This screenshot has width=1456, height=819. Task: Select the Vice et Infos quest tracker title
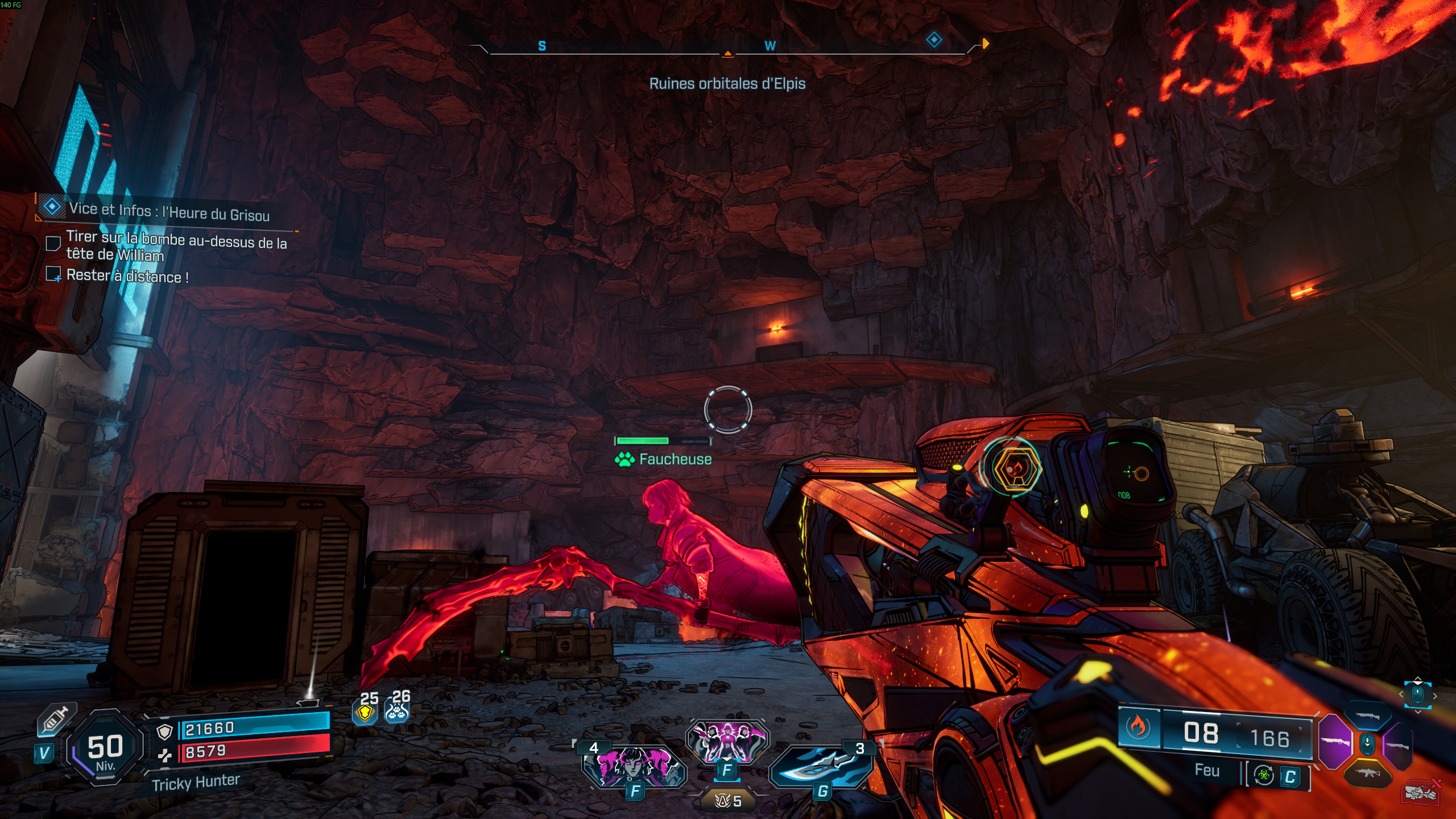point(169,212)
